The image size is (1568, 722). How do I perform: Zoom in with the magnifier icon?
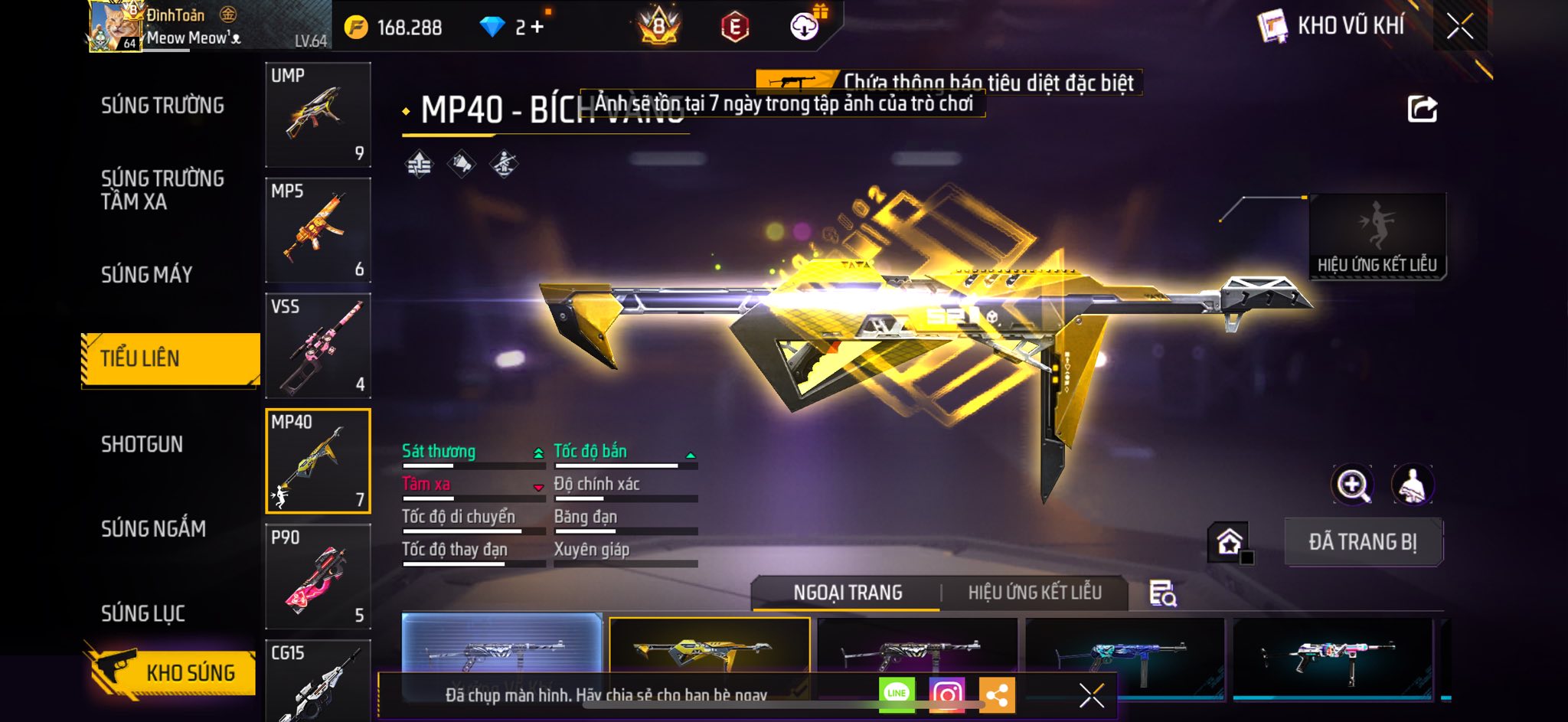[1353, 485]
